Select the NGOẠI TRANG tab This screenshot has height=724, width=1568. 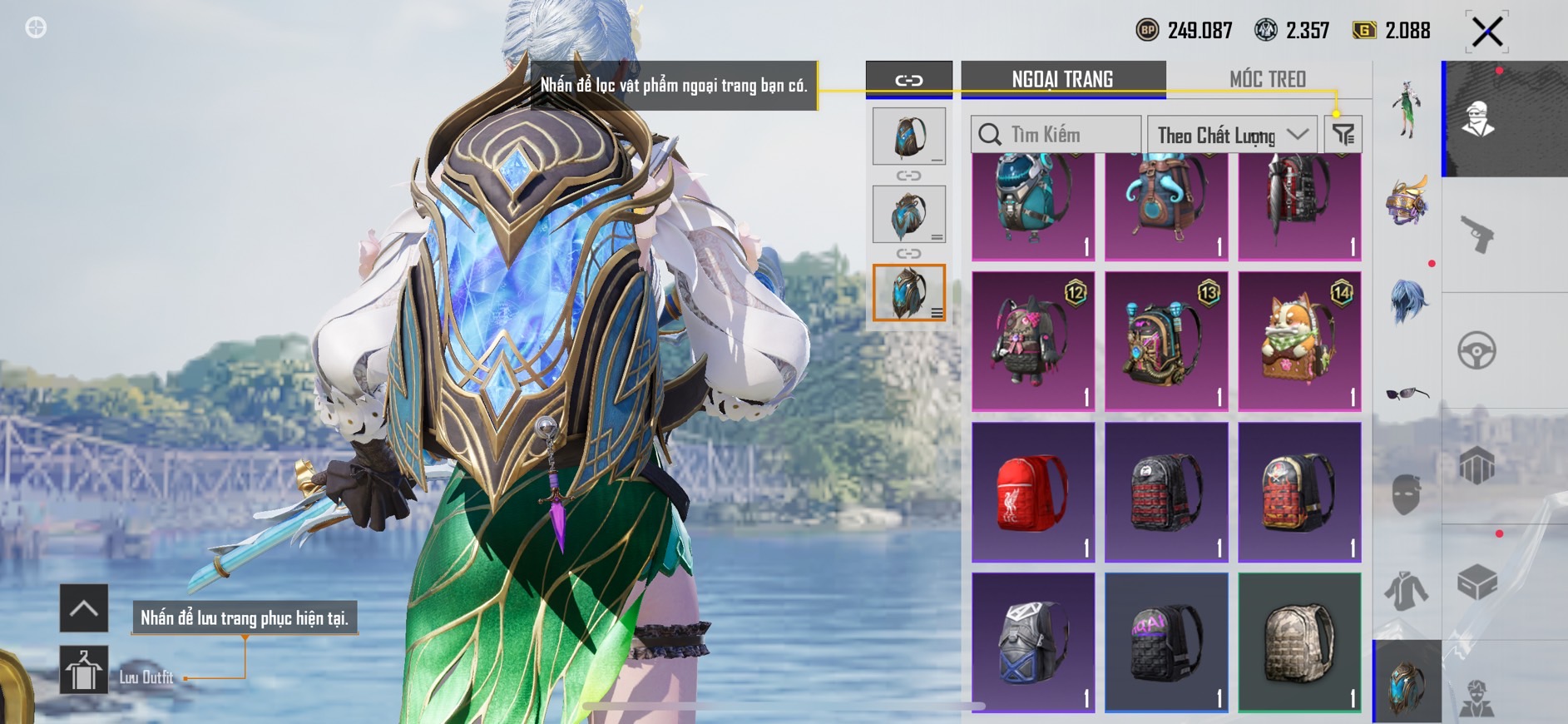[x=1062, y=79]
